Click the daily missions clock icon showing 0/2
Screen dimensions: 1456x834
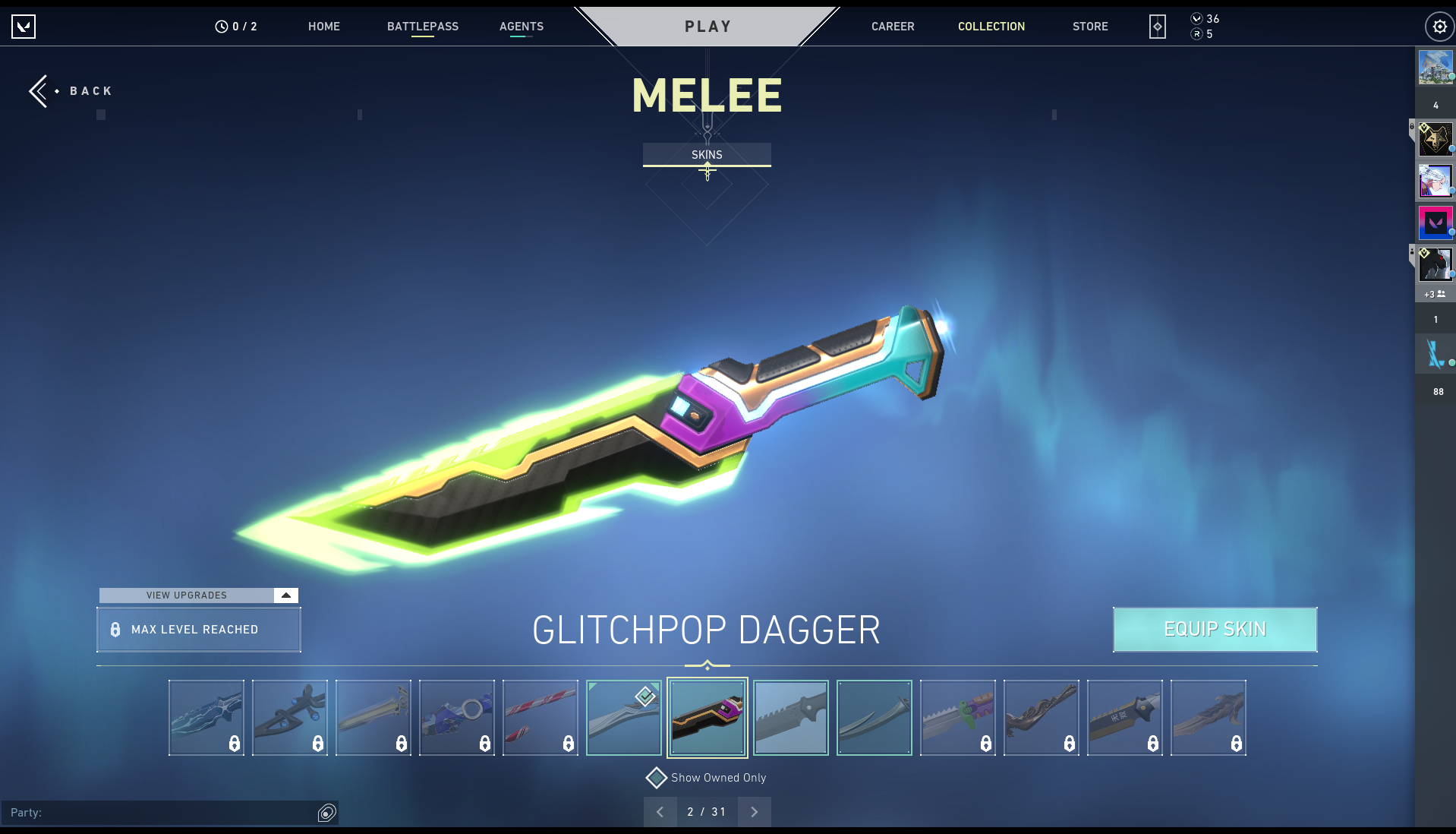220,25
